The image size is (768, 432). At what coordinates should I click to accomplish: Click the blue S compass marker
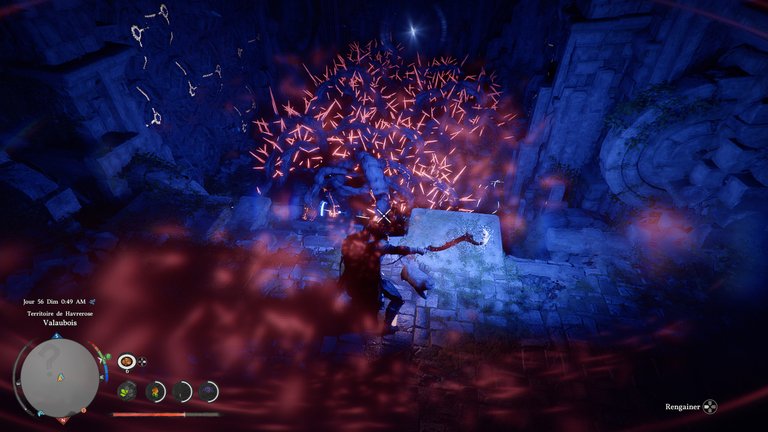click(x=56, y=338)
